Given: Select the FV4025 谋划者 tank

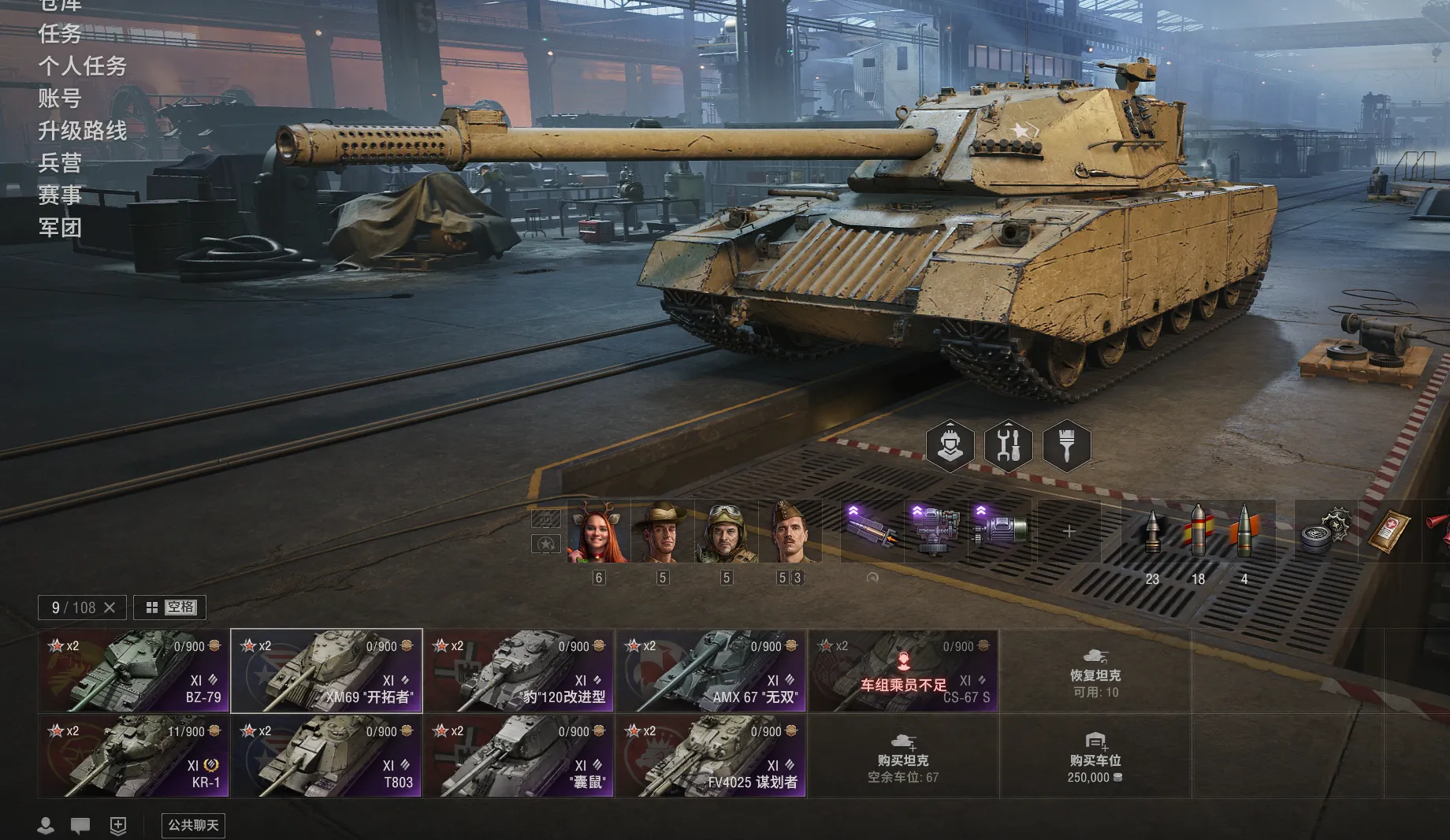Looking at the screenshot, I should coord(711,756).
